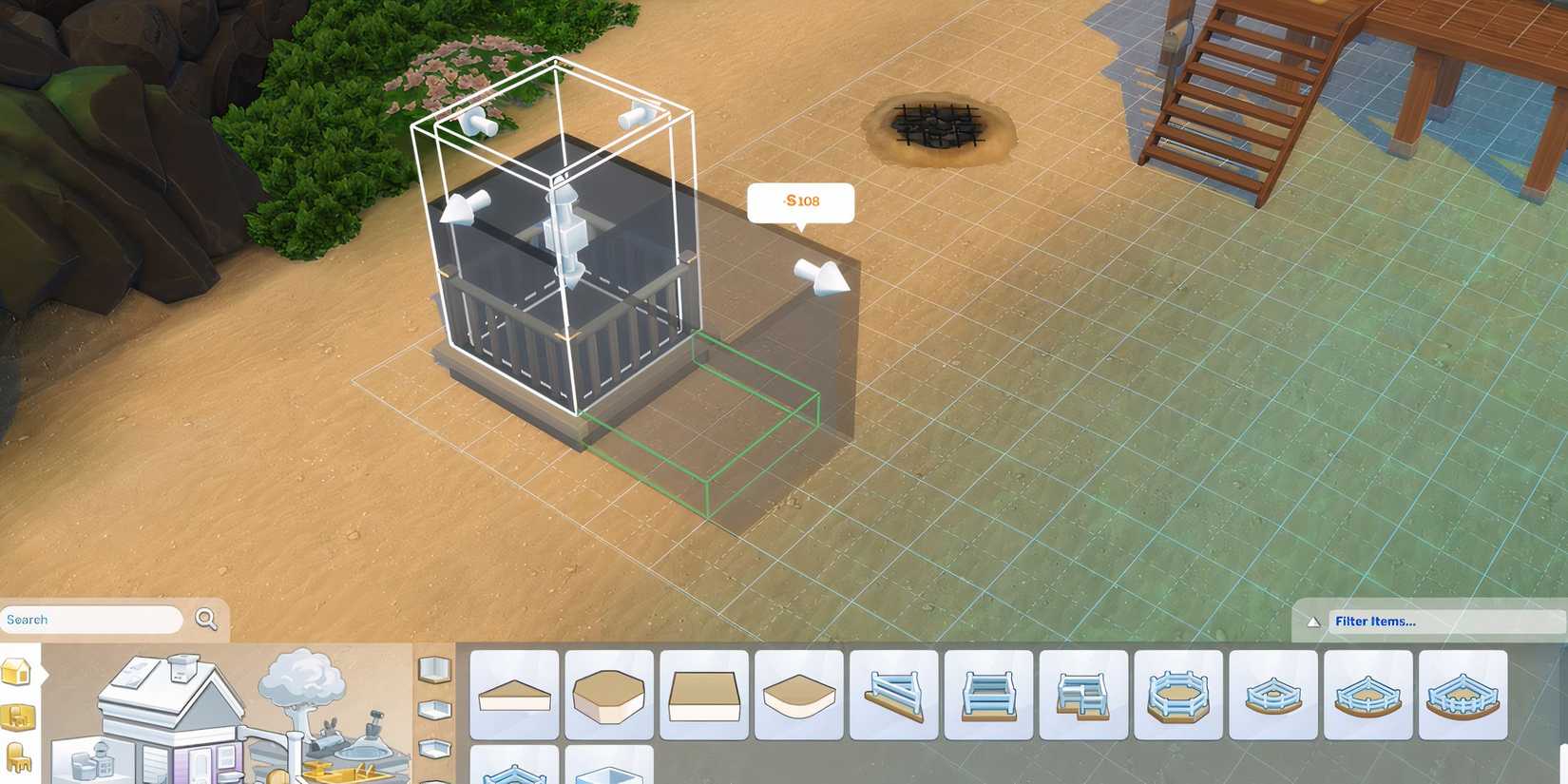Select the square platform thumbnail
The height and width of the screenshot is (784, 1568).
click(704, 696)
